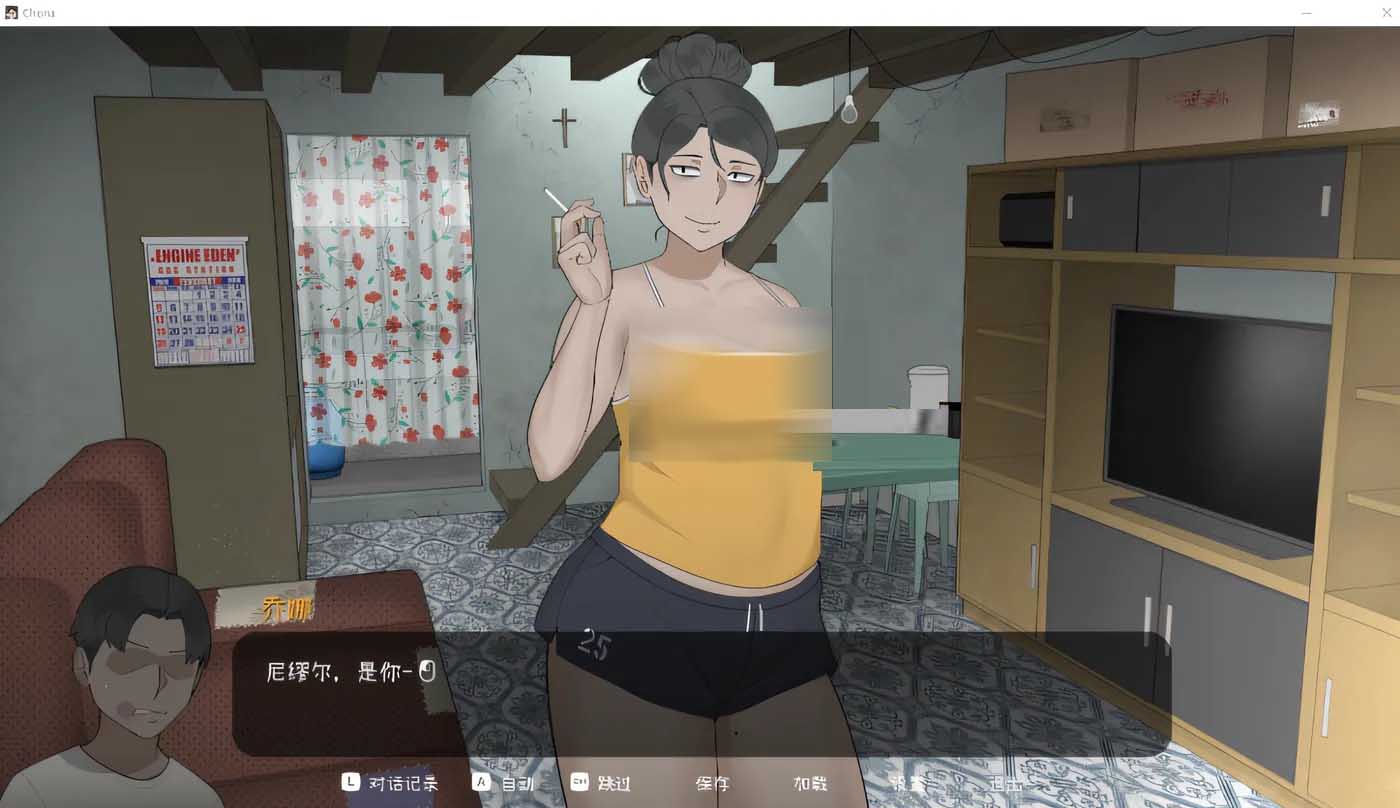Click the mouse icon ending the dialogue line

(x=430, y=671)
